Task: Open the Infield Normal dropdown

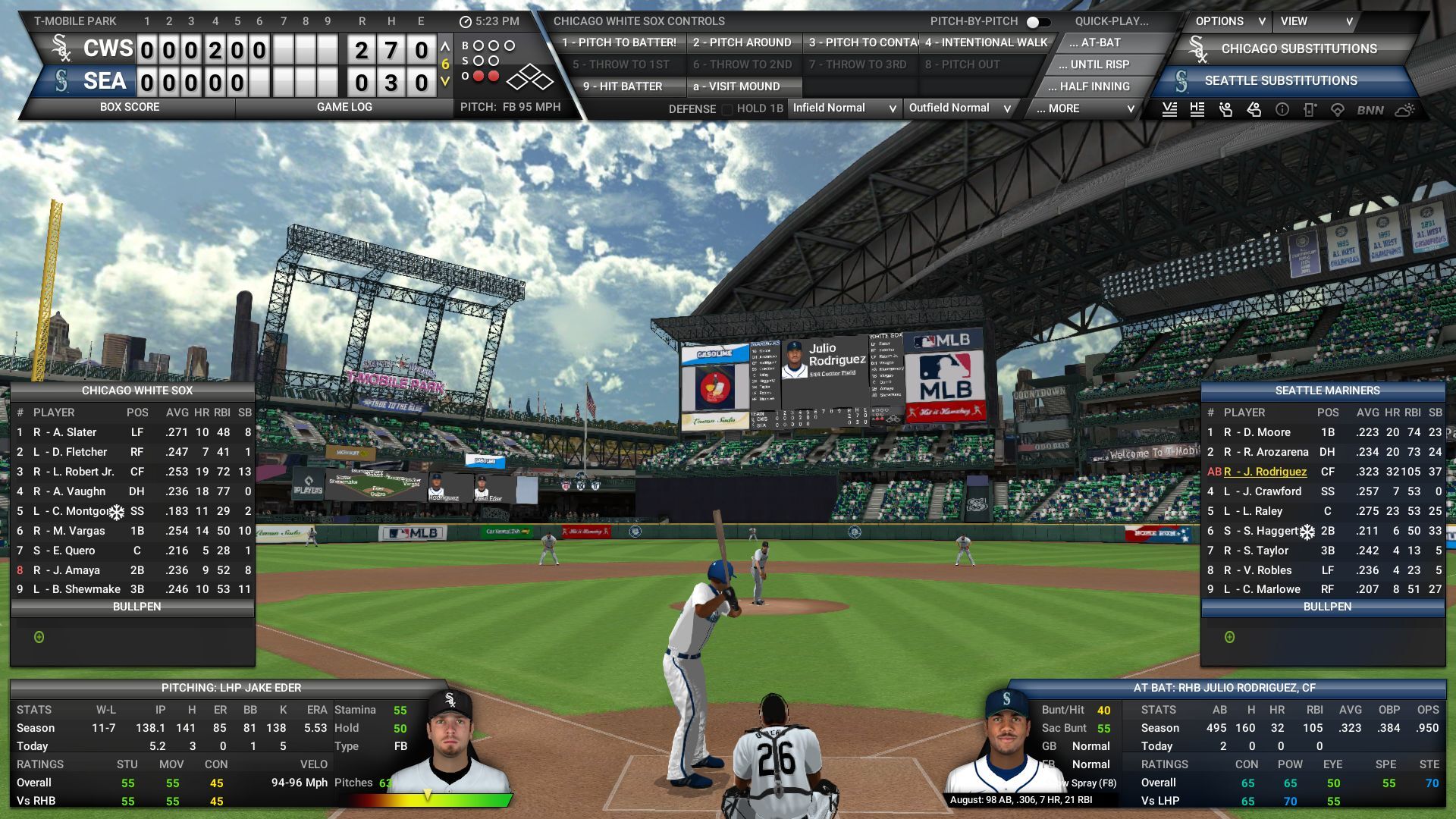Action: coord(843,108)
